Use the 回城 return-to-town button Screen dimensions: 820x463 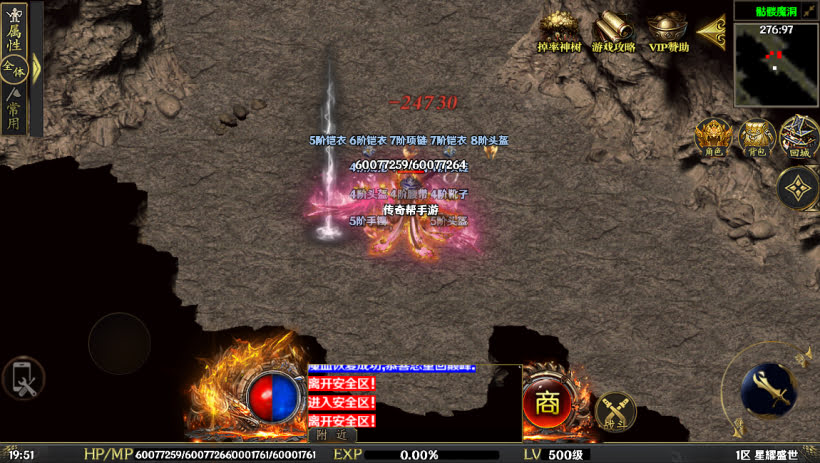click(799, 137)
